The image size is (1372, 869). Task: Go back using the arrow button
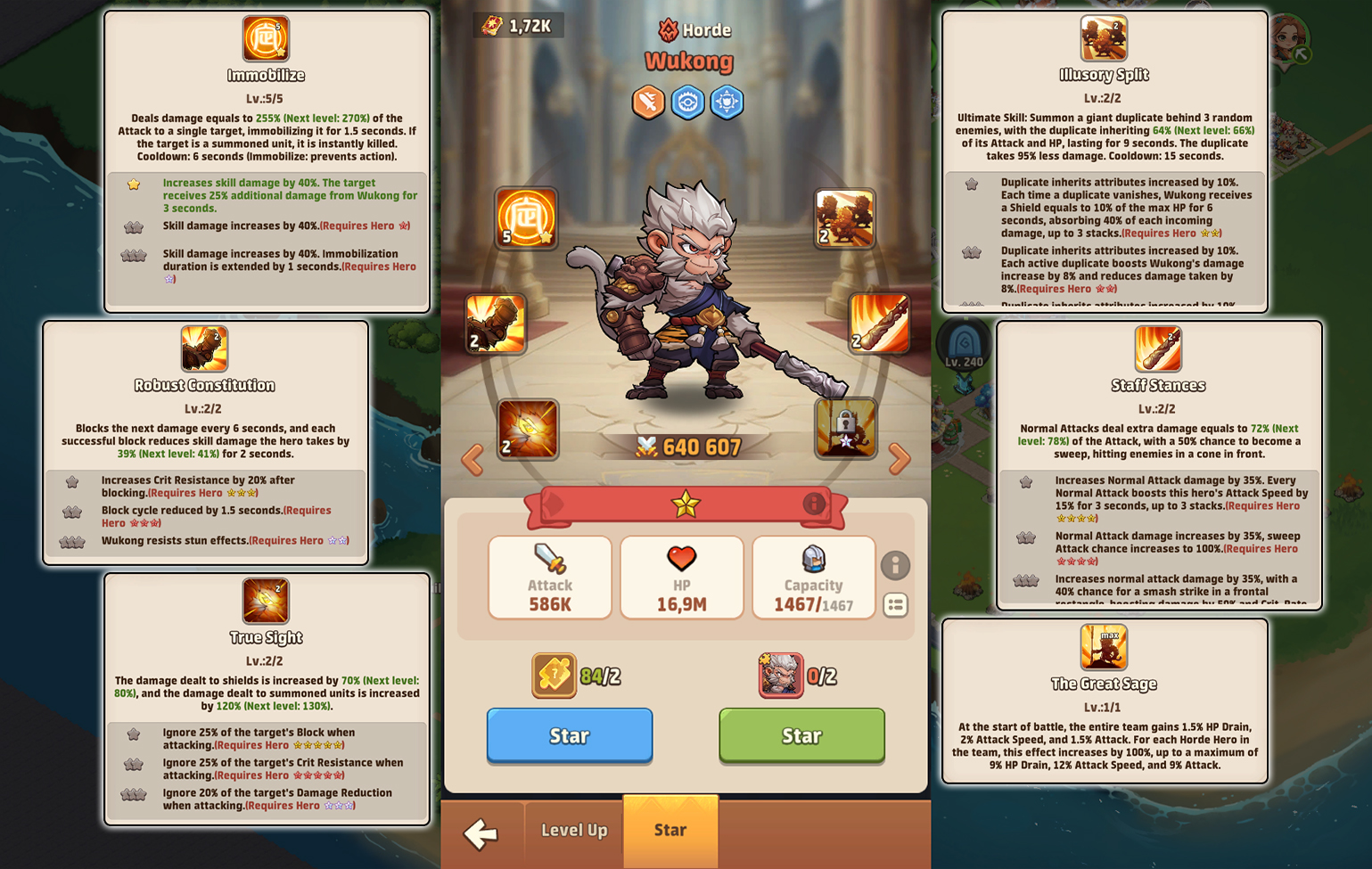point(482,834)
